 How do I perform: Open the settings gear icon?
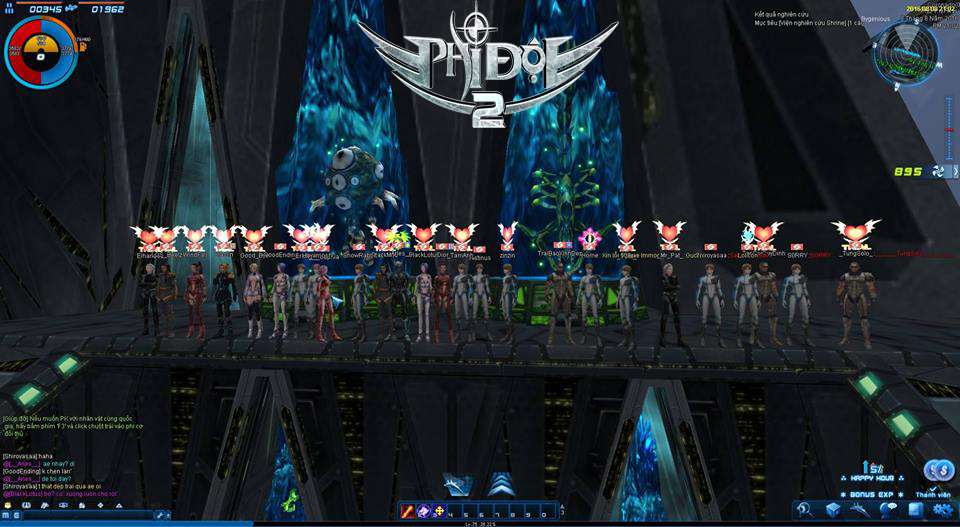[941, 510]
